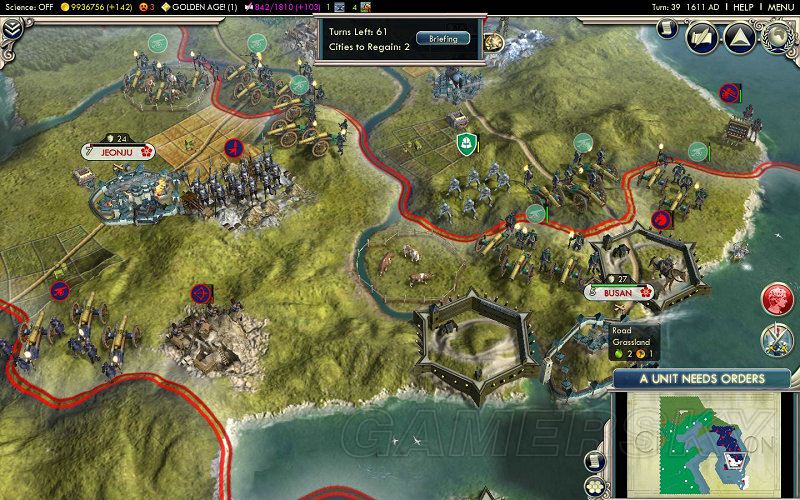800x500 pixels.
Task: Open the scroll notification log icon
Action: click(593, 459)
